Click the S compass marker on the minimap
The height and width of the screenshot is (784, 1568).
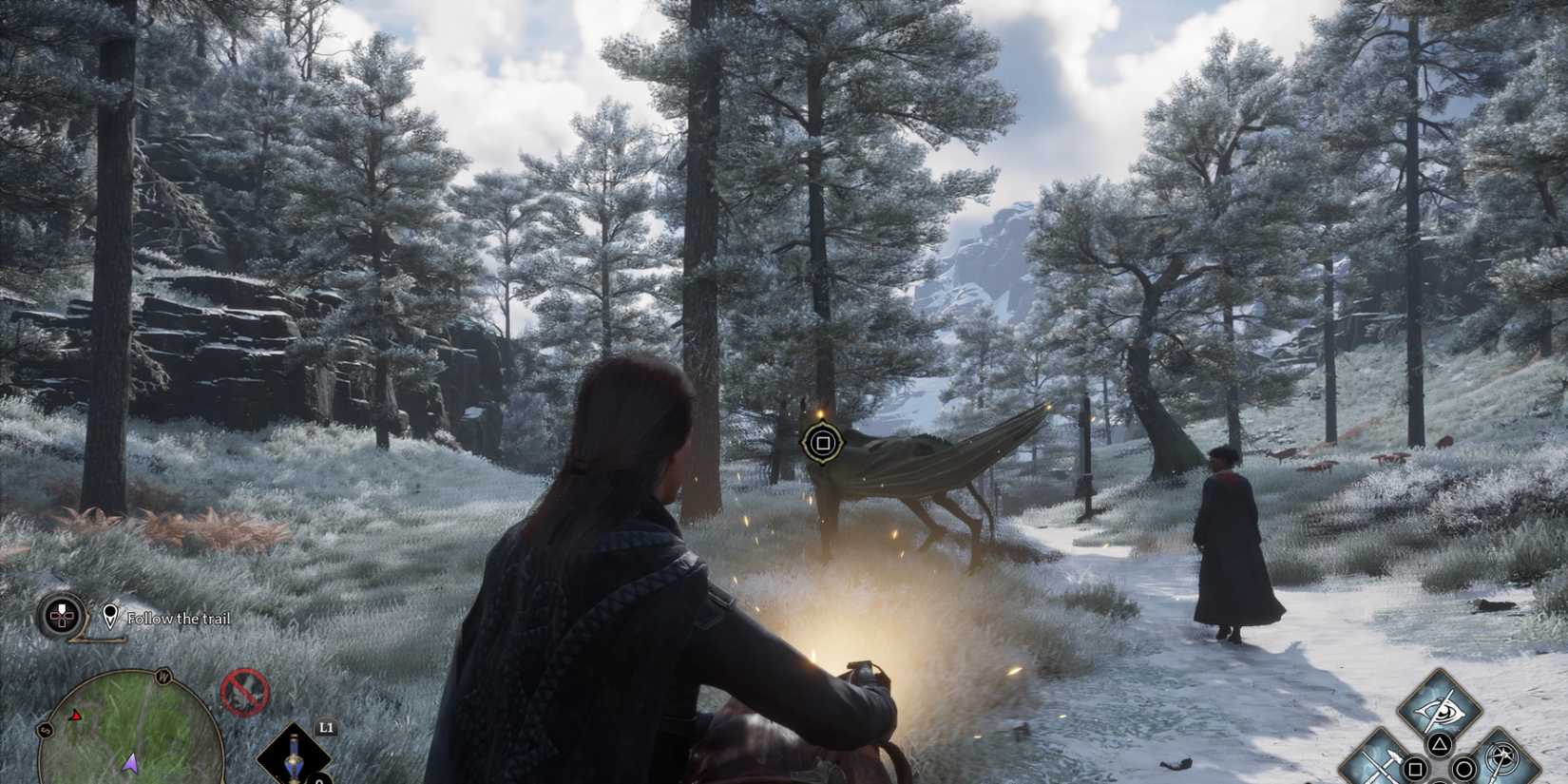45,730
